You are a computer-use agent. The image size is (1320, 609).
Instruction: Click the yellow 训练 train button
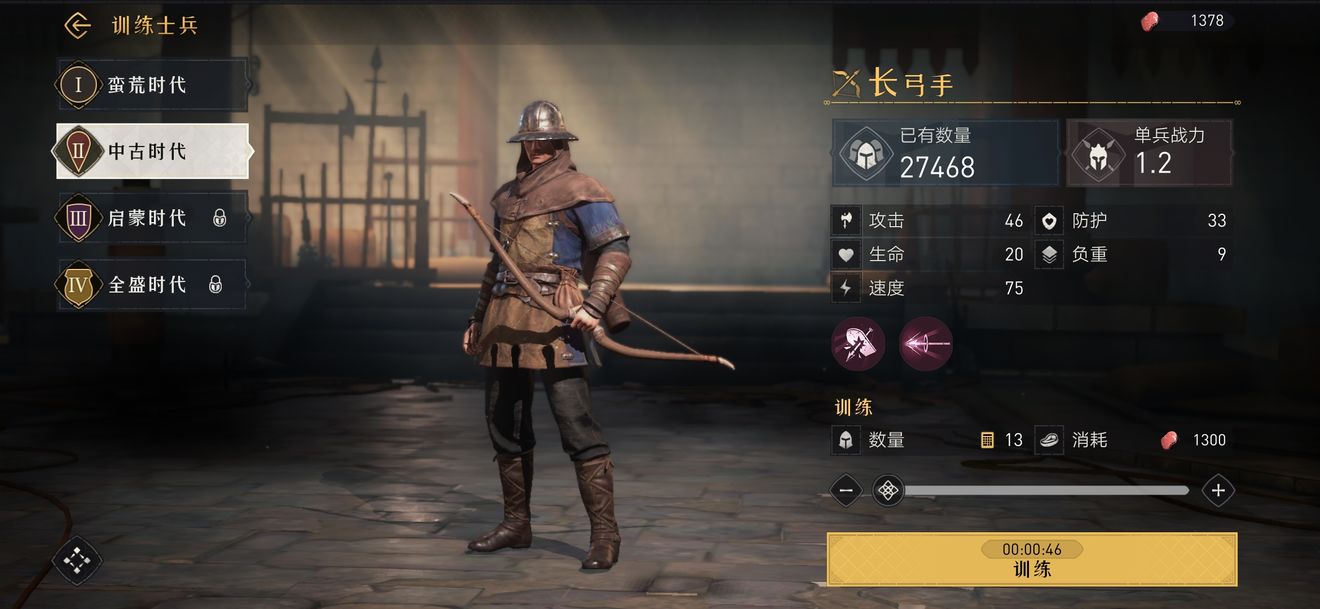pos(1032,560)
